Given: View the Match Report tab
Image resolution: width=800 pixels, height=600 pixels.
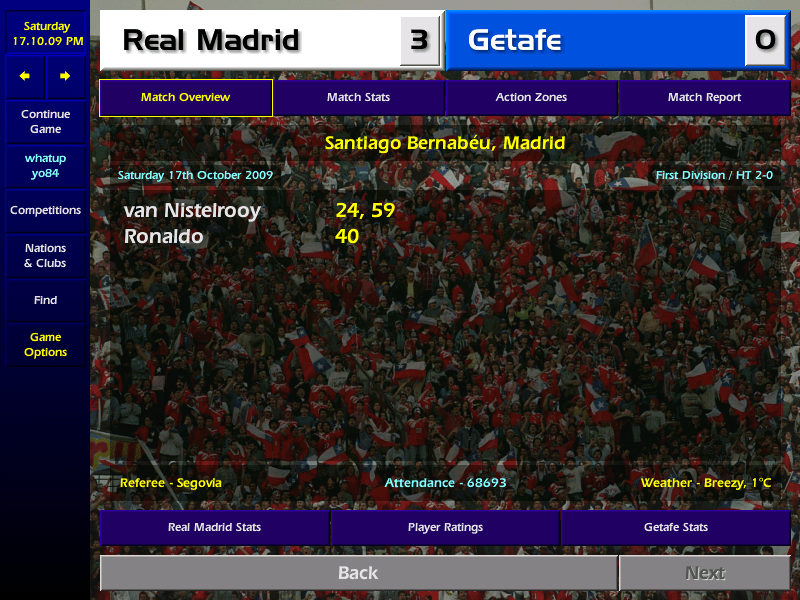Looking at the screenshot, I should 704,98.
